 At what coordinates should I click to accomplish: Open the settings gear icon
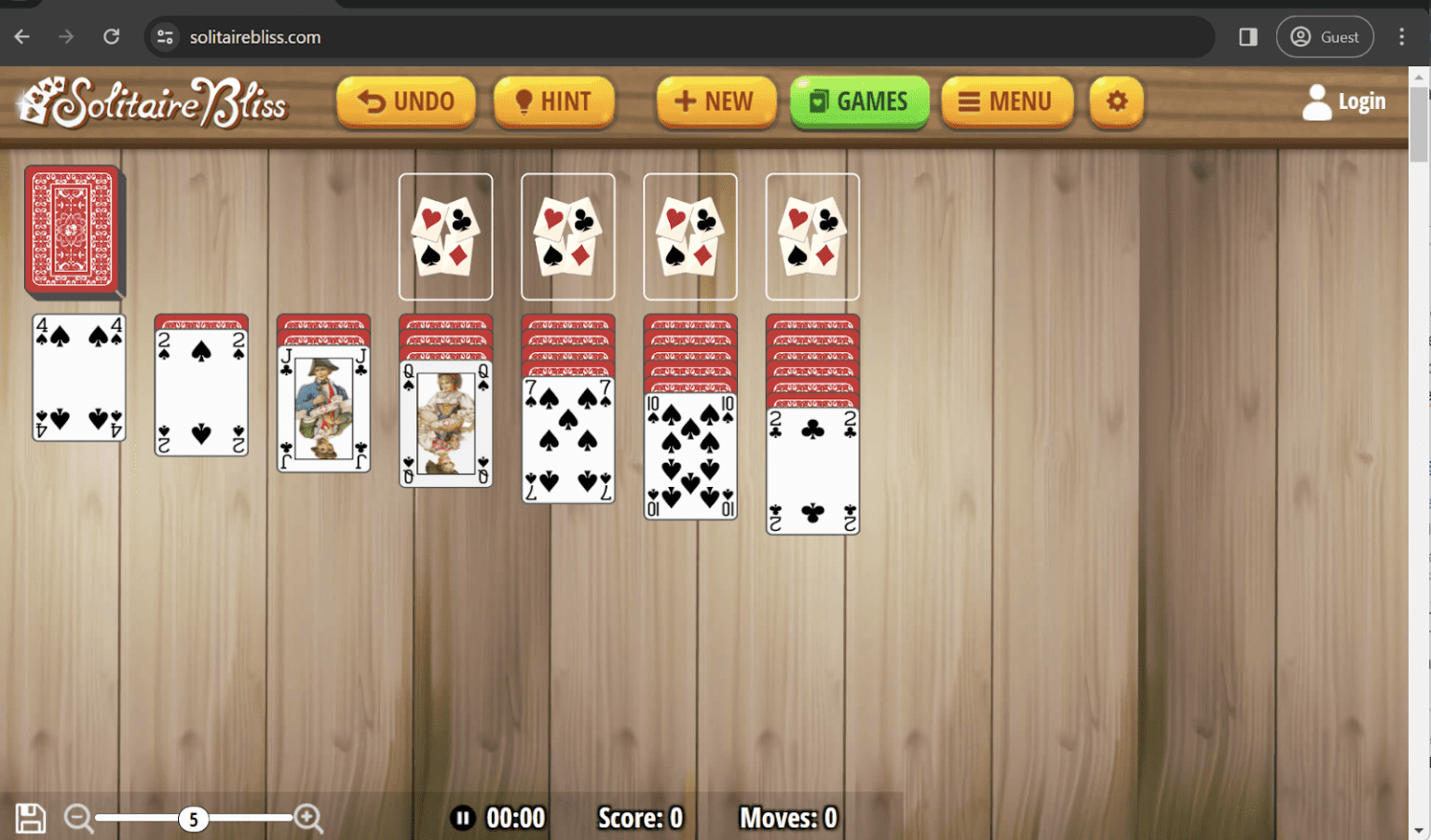1115,101
